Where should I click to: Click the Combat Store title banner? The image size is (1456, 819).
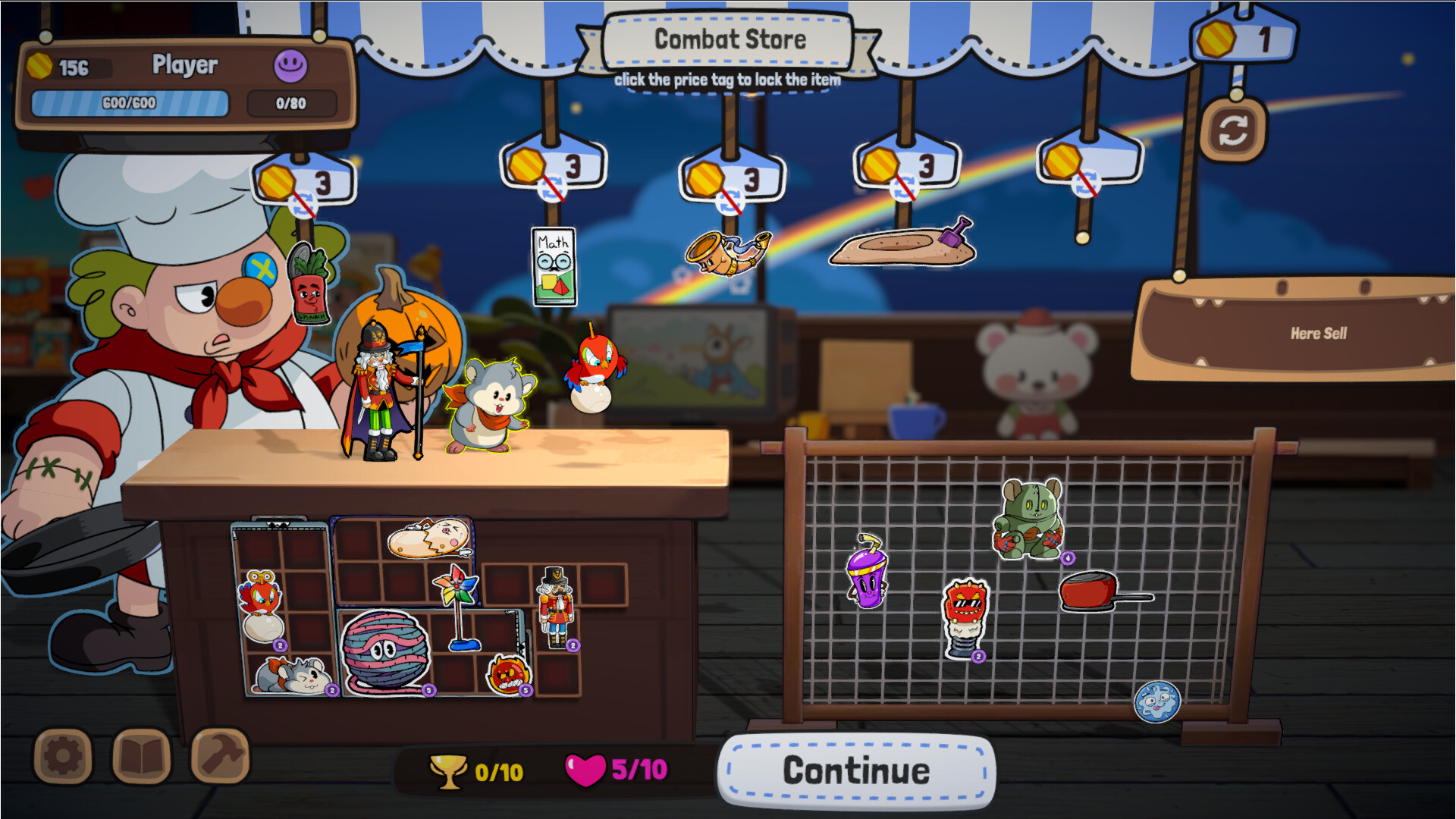[730, 39]
